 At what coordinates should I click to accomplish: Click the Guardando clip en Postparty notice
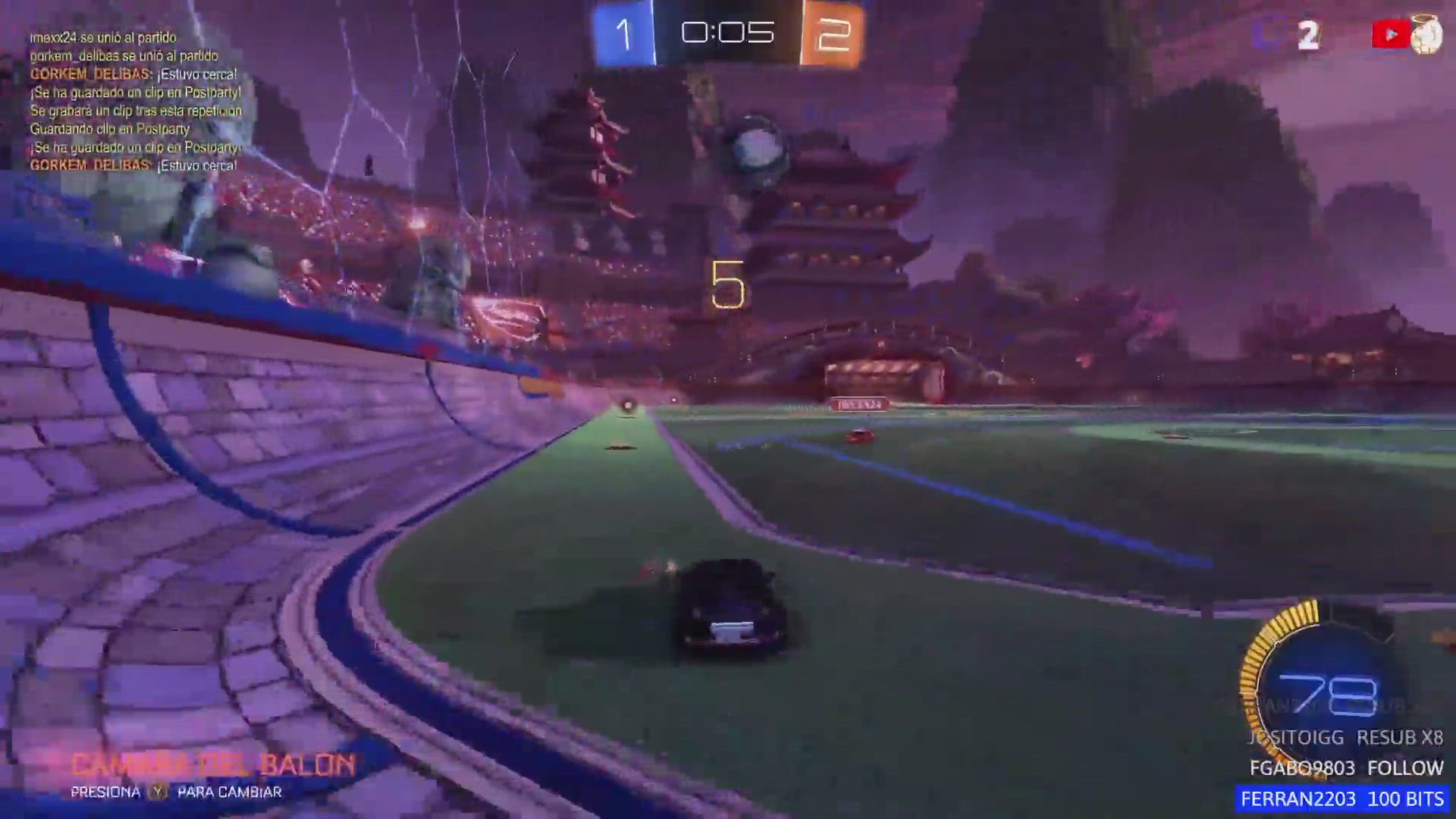[111, 129]
